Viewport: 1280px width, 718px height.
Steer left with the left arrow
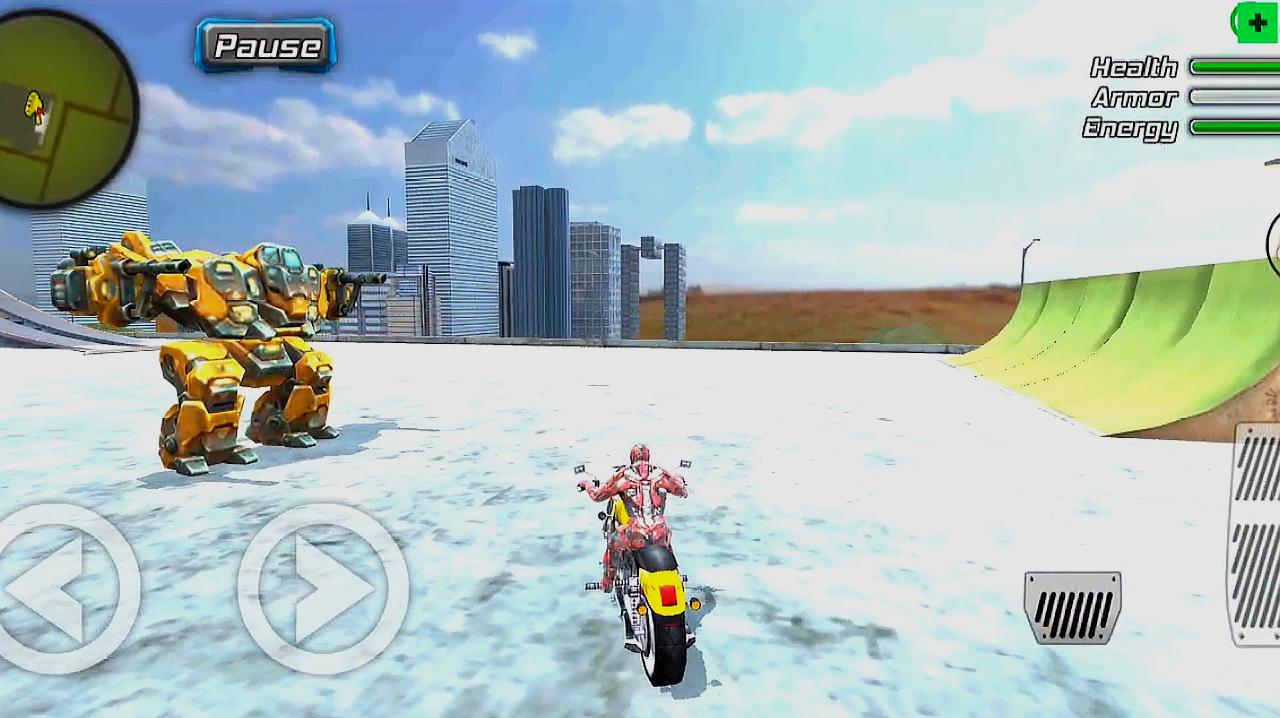[x=62, y=588]
